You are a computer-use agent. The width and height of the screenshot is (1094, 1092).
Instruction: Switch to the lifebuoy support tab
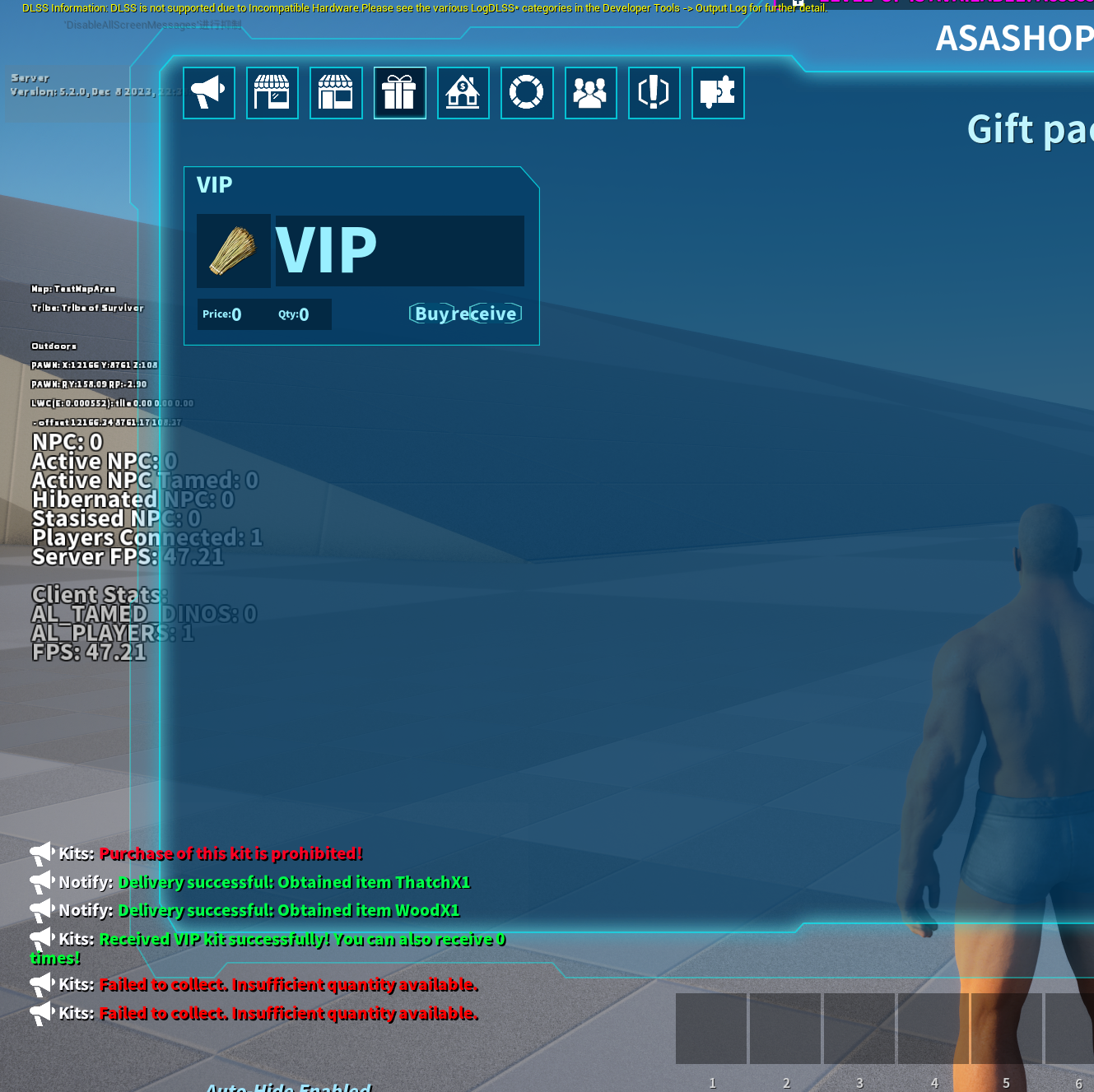pyautogui.click(x=527, y=92)
